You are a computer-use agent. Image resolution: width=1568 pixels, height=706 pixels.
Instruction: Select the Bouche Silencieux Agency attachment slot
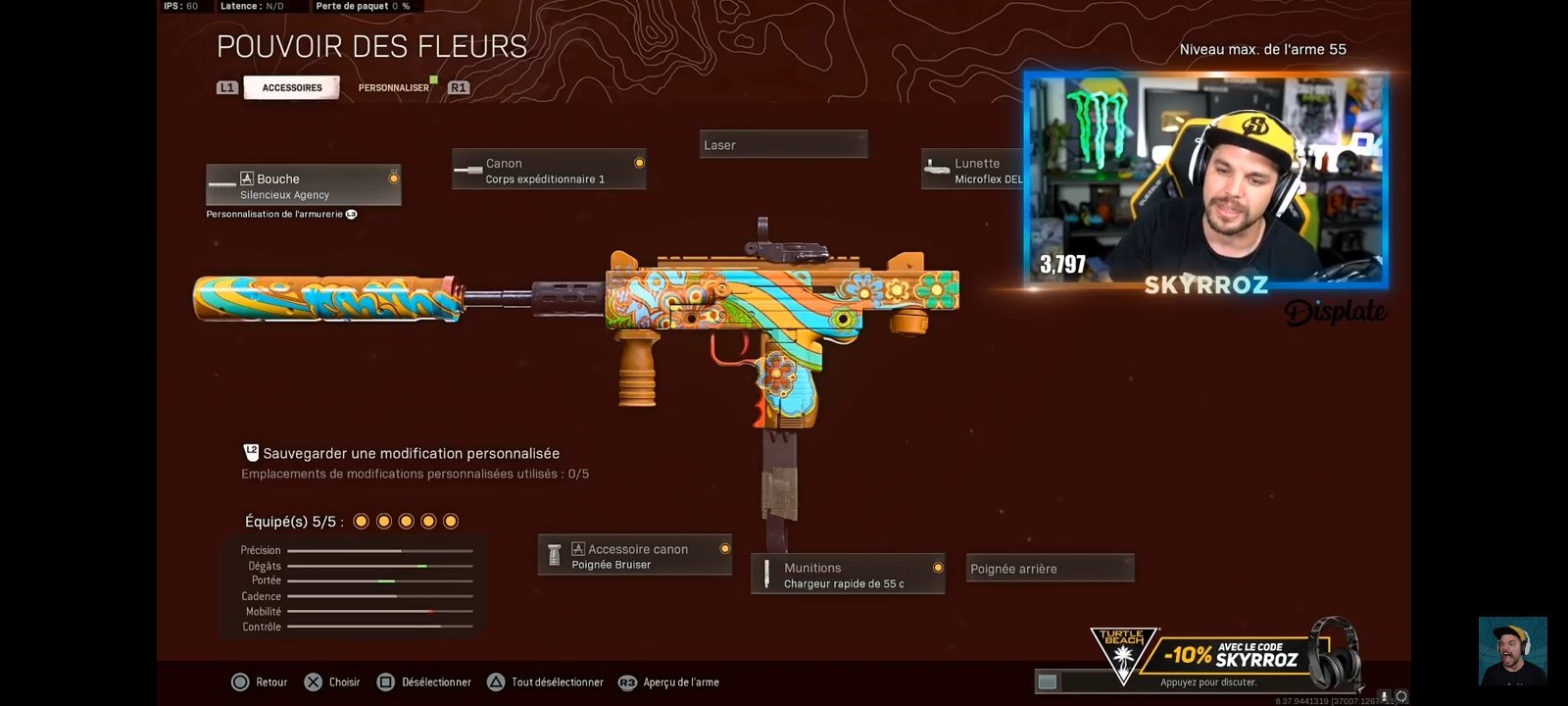303,184
